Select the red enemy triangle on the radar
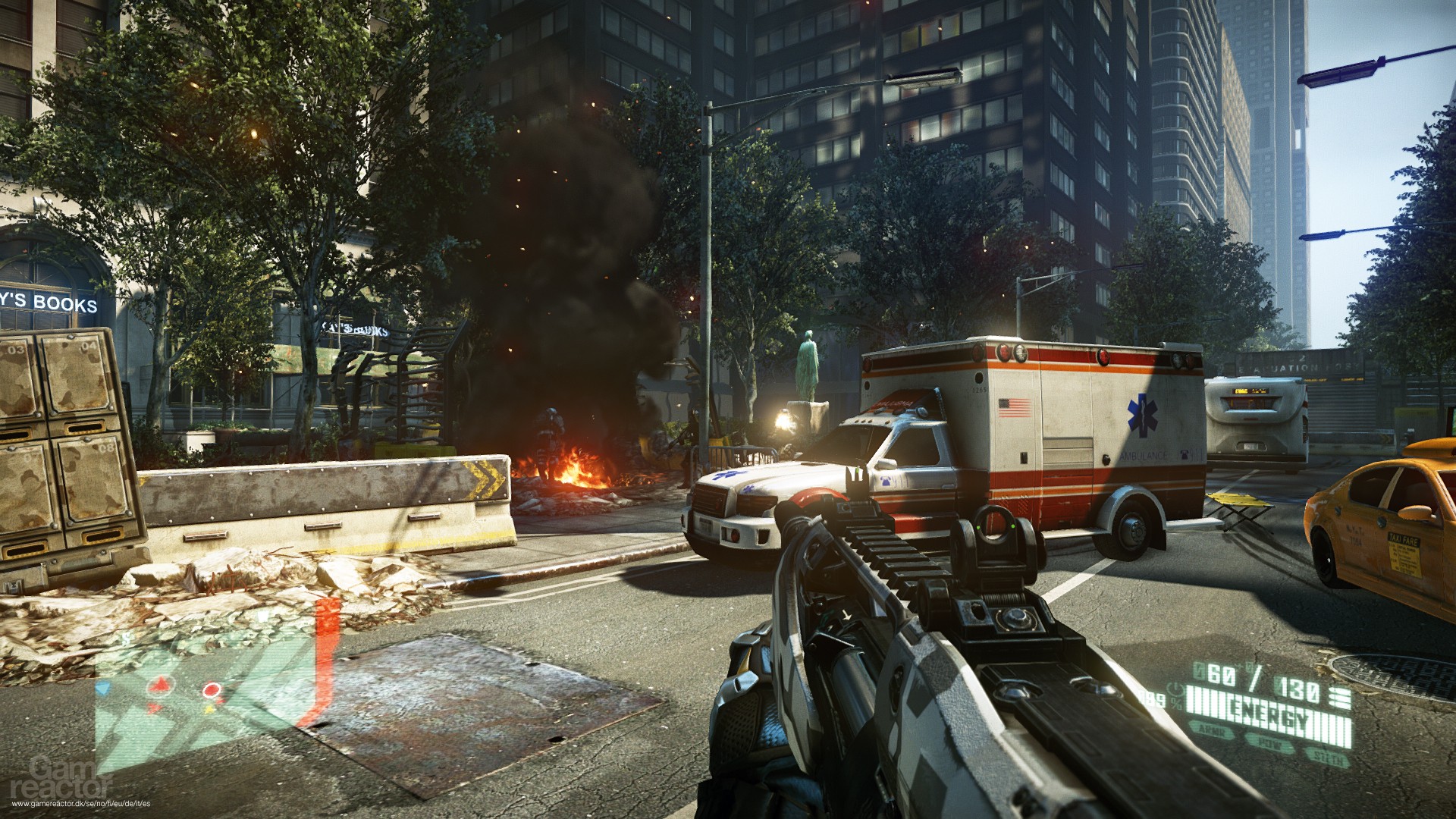1456x819 pixels. (x=159, y=686)
